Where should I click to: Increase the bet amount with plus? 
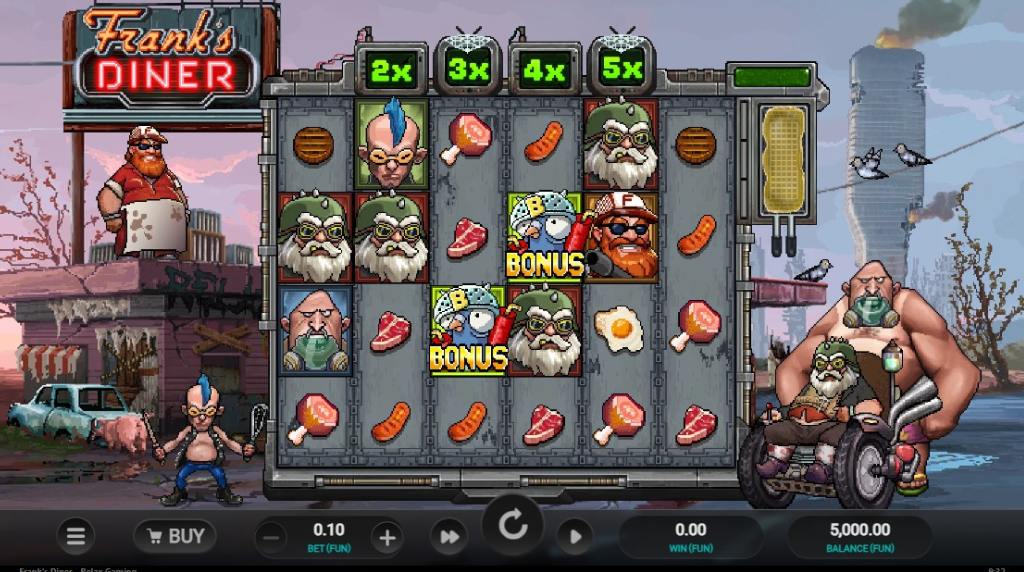(x=386, y=538)
